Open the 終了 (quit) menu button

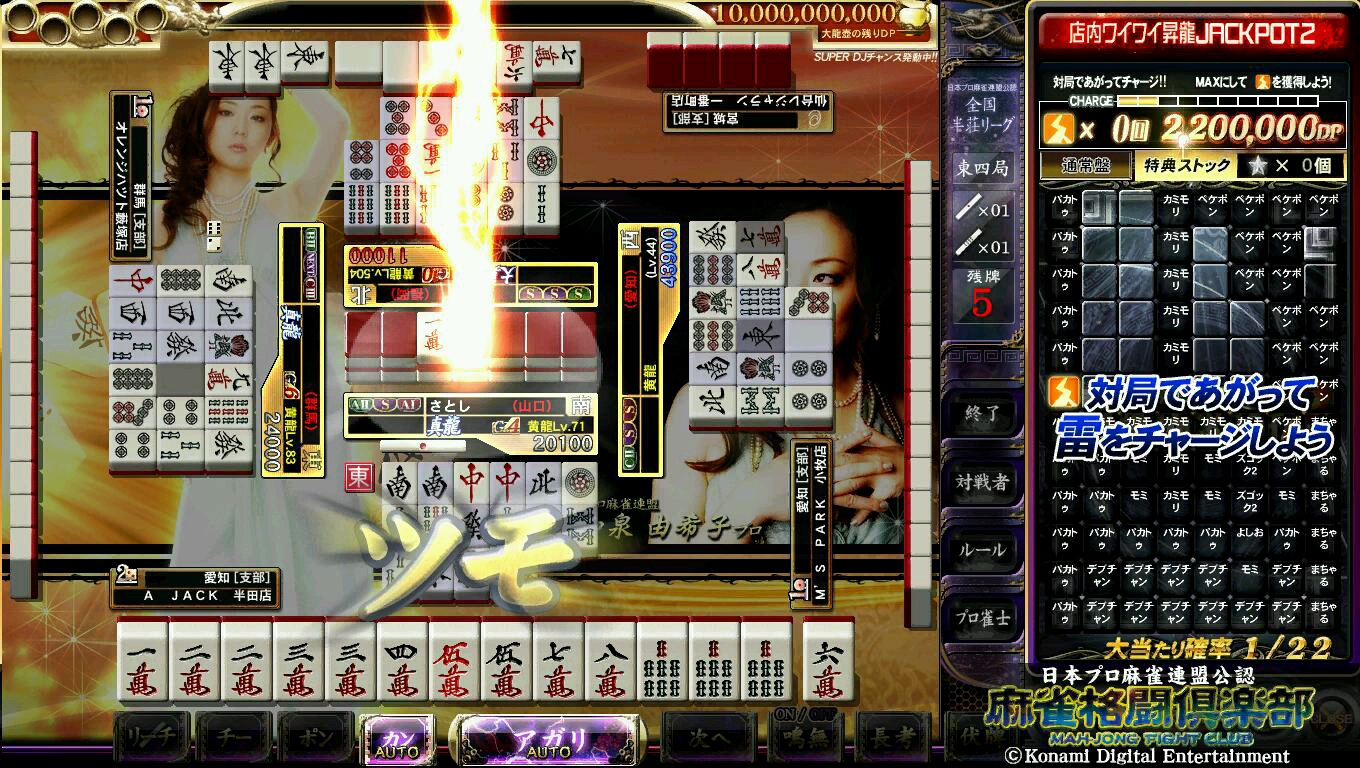[982, 413]
